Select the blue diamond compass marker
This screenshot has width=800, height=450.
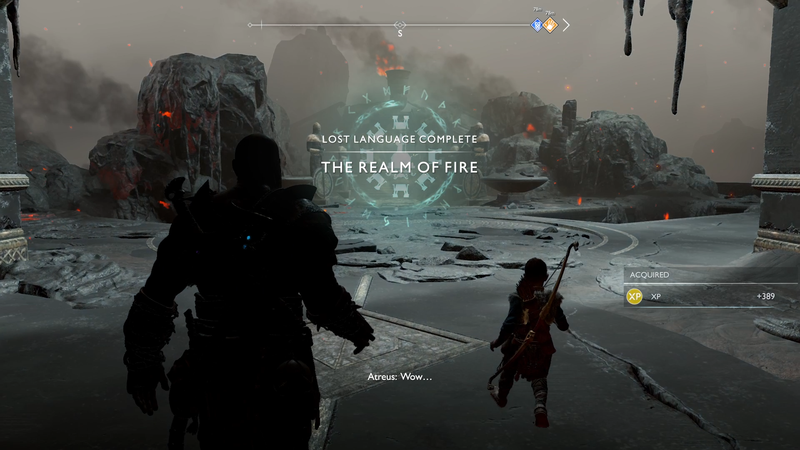[537, 25]
